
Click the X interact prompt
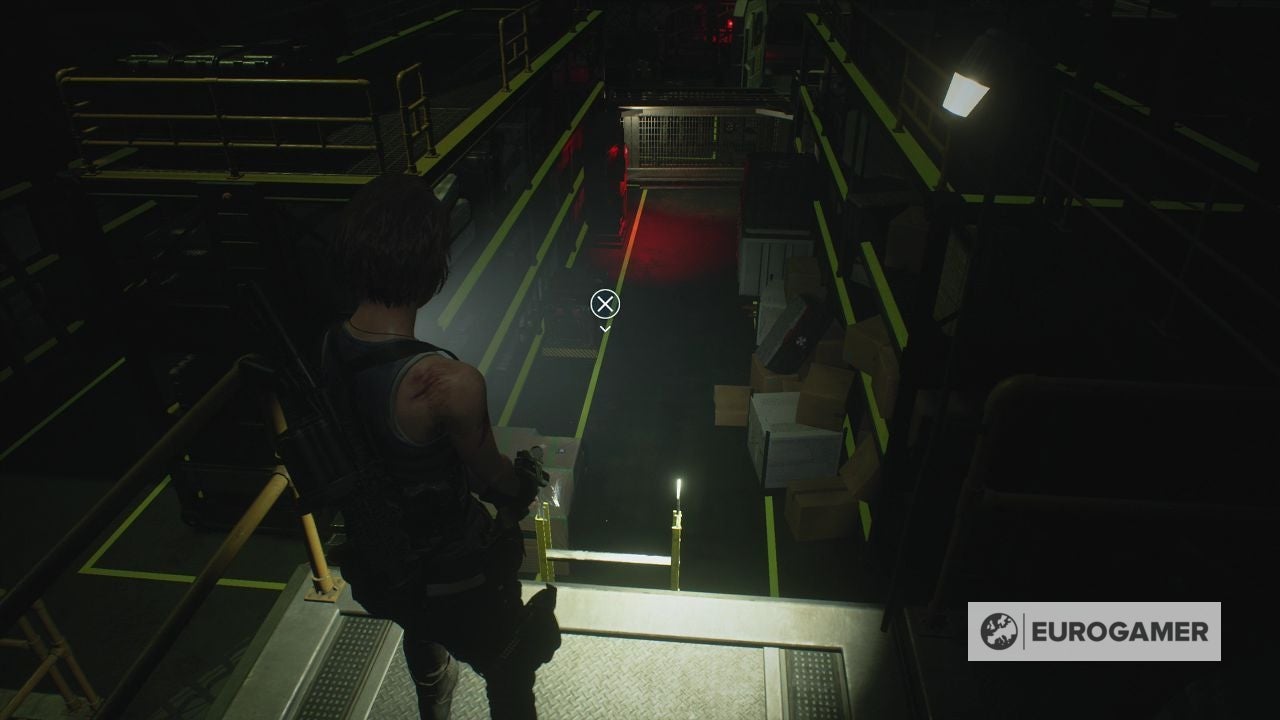(605, 303)
